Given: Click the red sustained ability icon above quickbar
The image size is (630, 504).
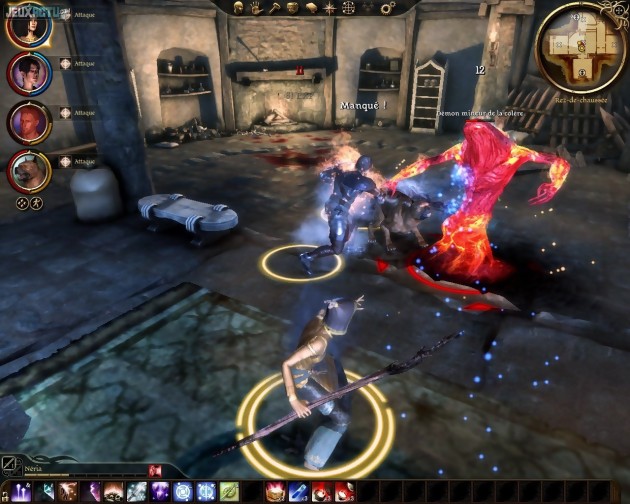Looking at the screenshot, I should 155,468.
